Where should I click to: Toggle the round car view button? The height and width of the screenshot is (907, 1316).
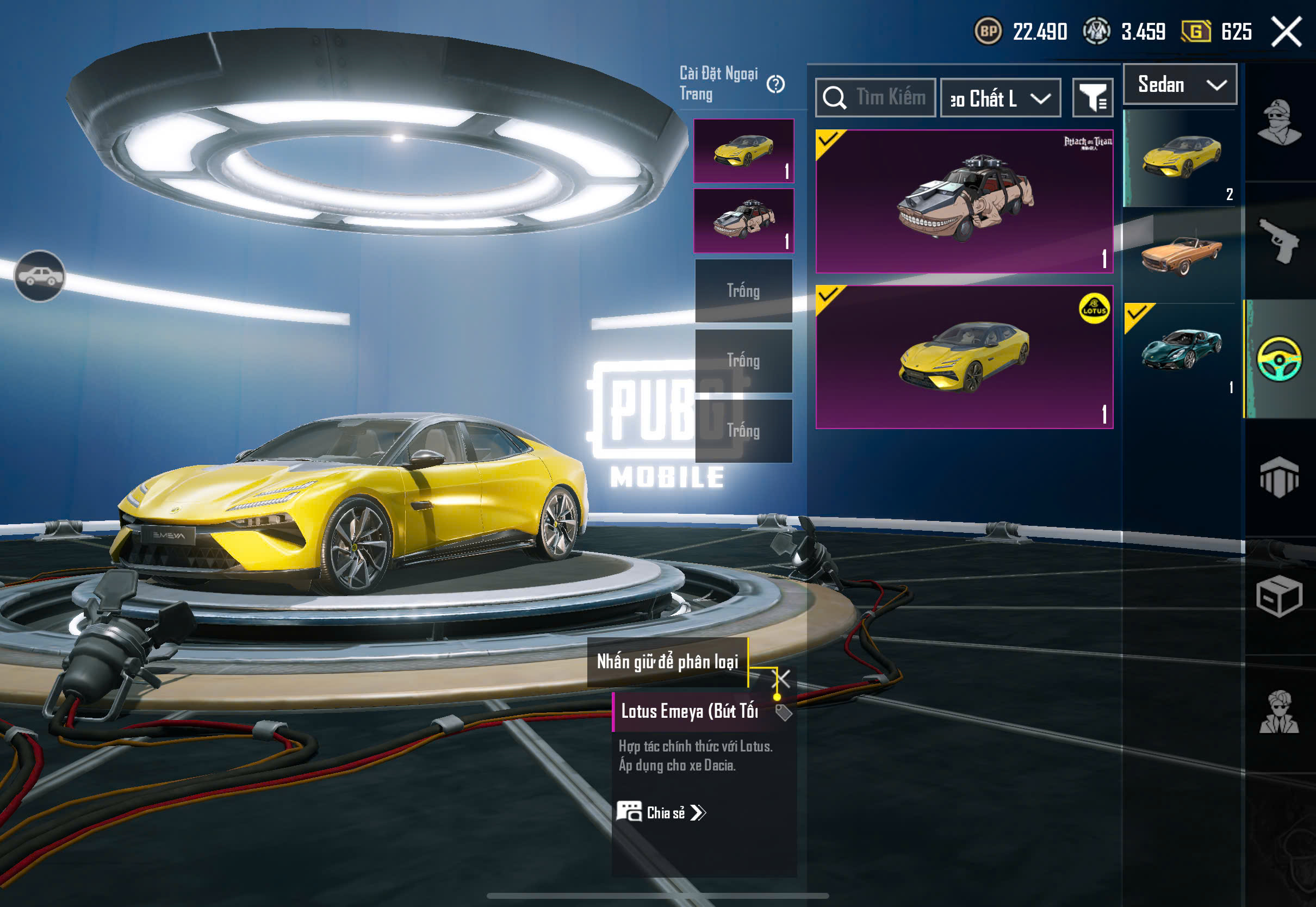tap(39, 276)
